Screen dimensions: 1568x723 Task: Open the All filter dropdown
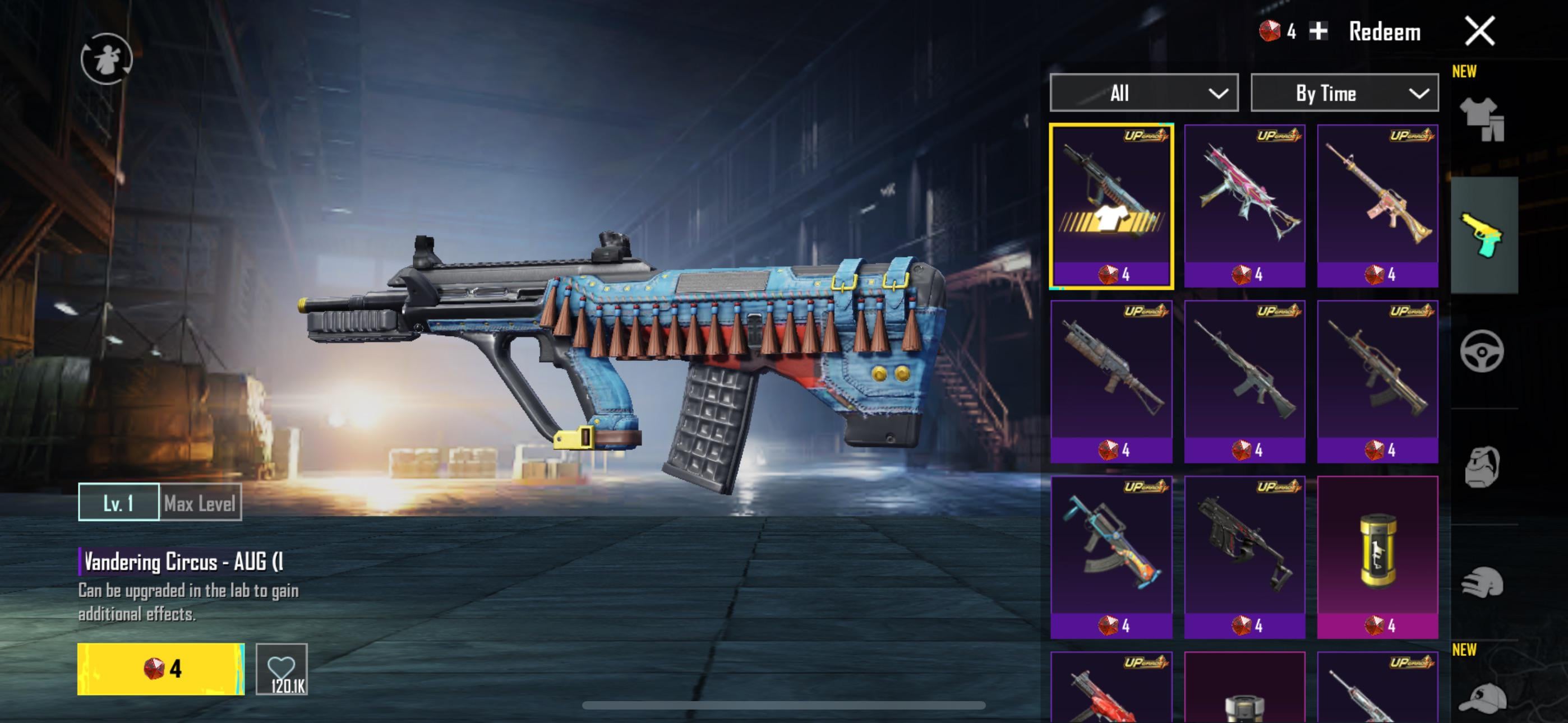tap(1143, 93)
